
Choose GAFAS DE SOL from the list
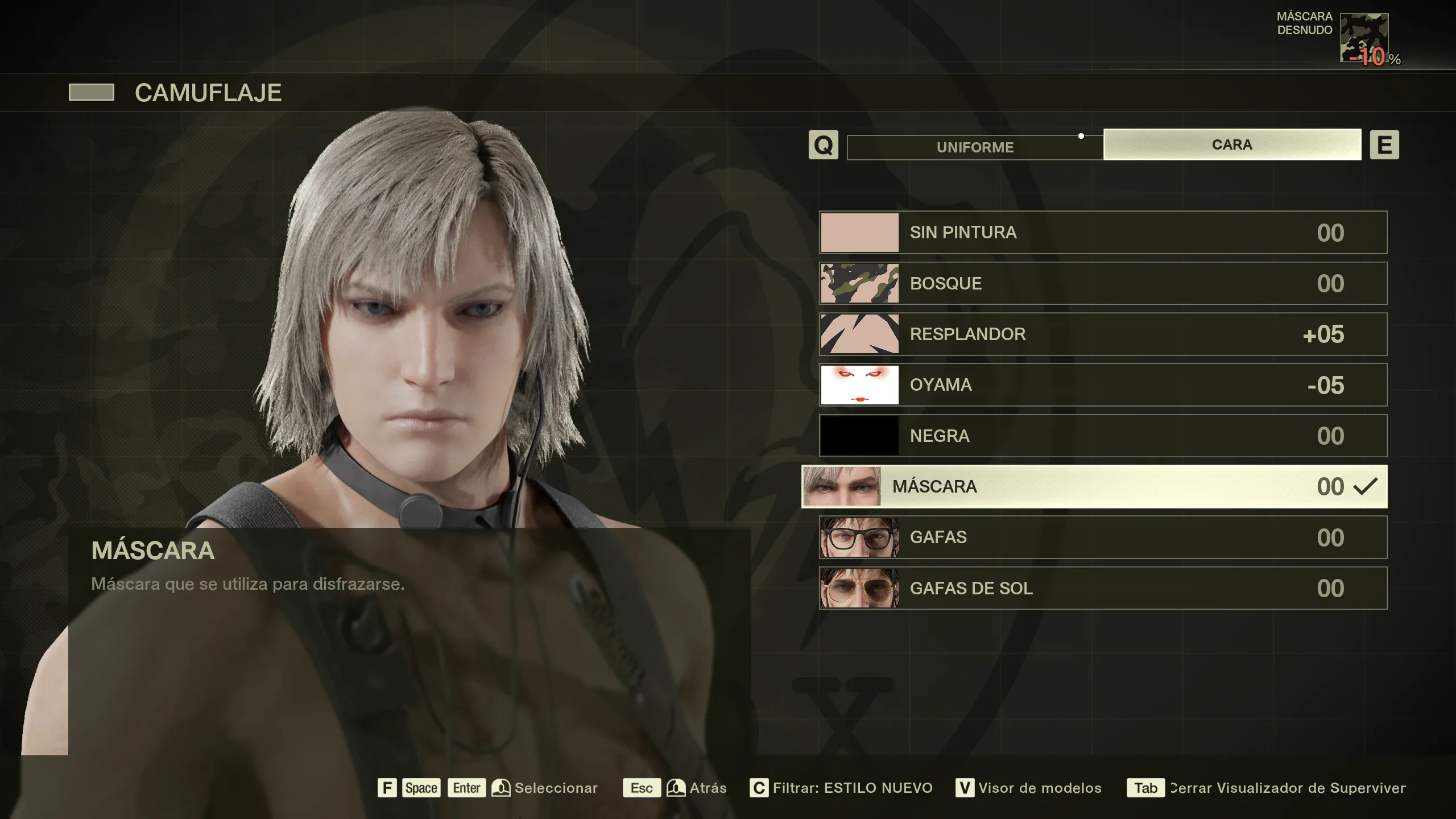[1103, 588]
